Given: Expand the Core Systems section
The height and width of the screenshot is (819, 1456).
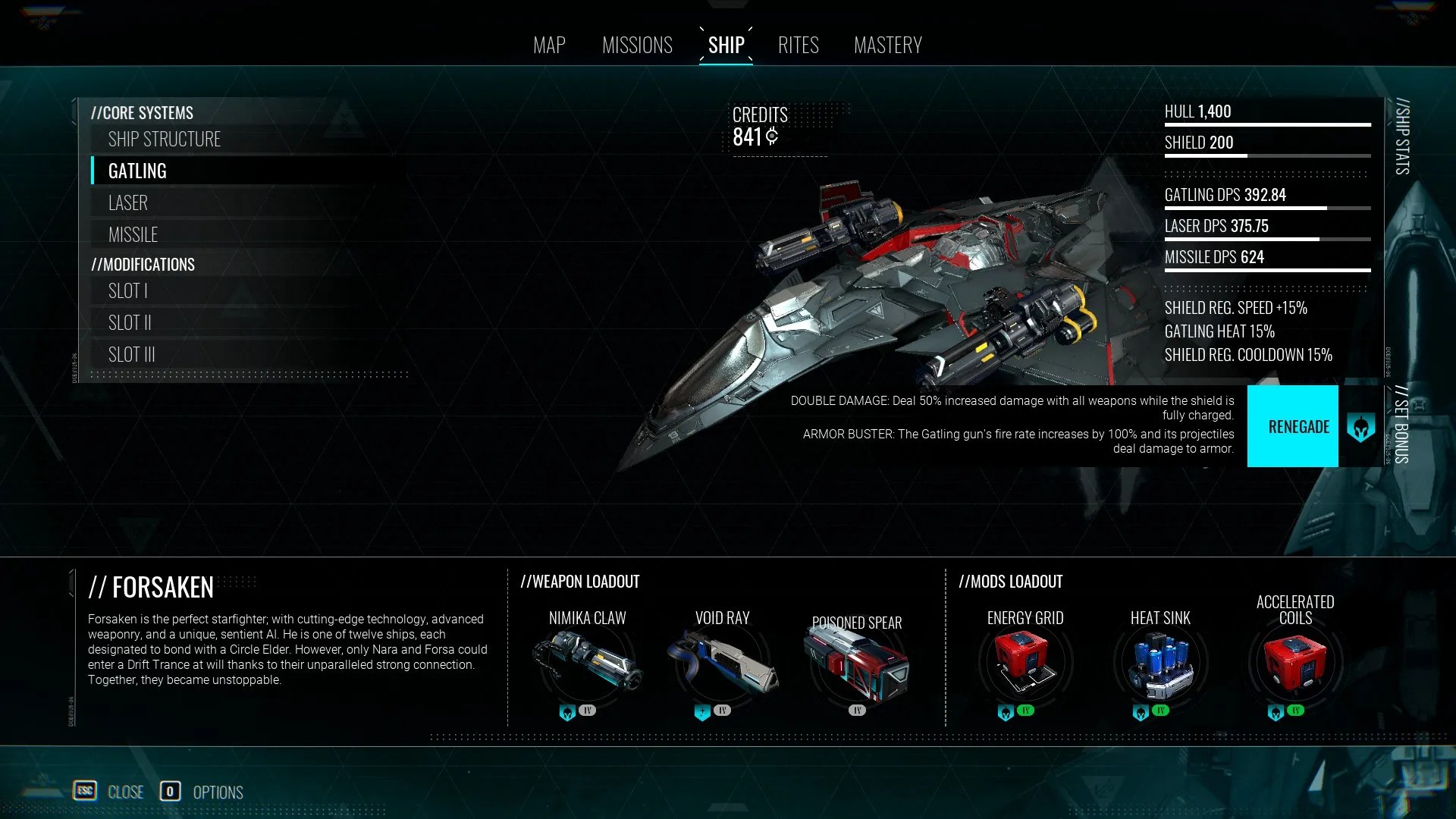Looking at the screenshot, I should coord(142,112).
